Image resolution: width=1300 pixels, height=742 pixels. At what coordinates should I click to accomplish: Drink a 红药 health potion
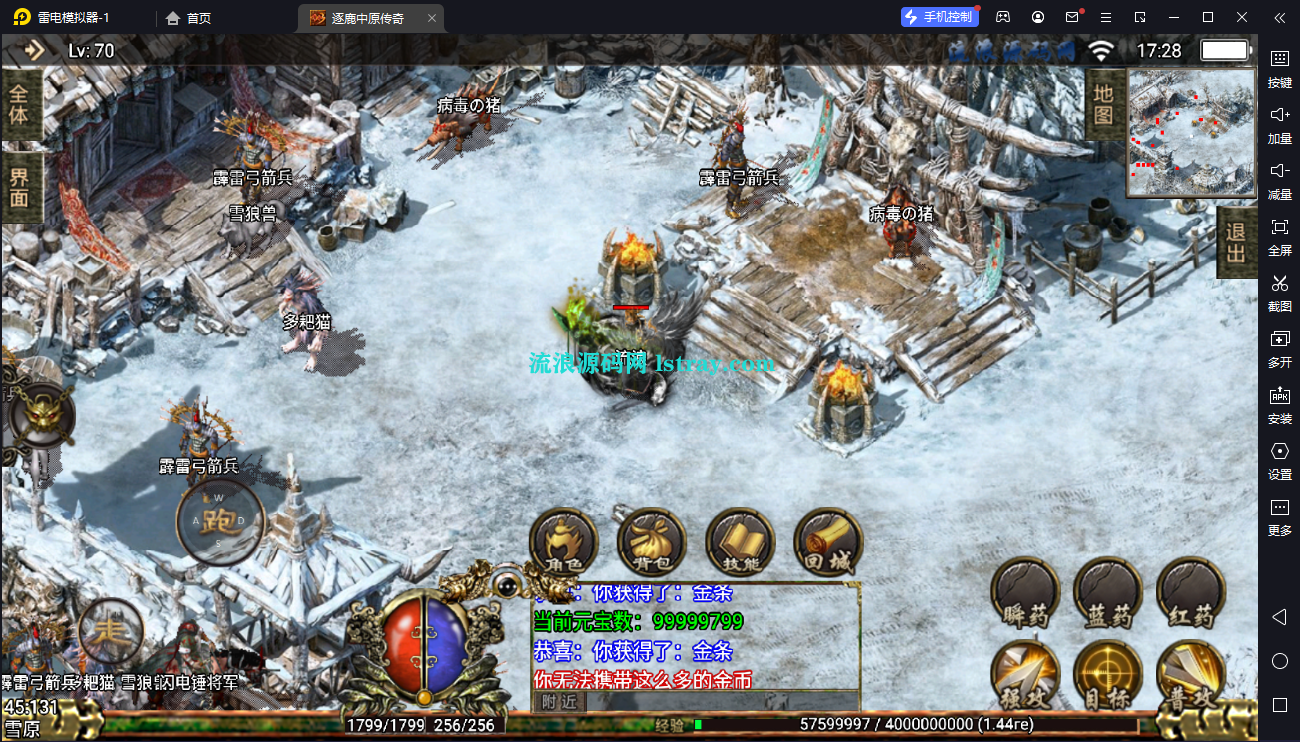click(x=1191, y=592)
